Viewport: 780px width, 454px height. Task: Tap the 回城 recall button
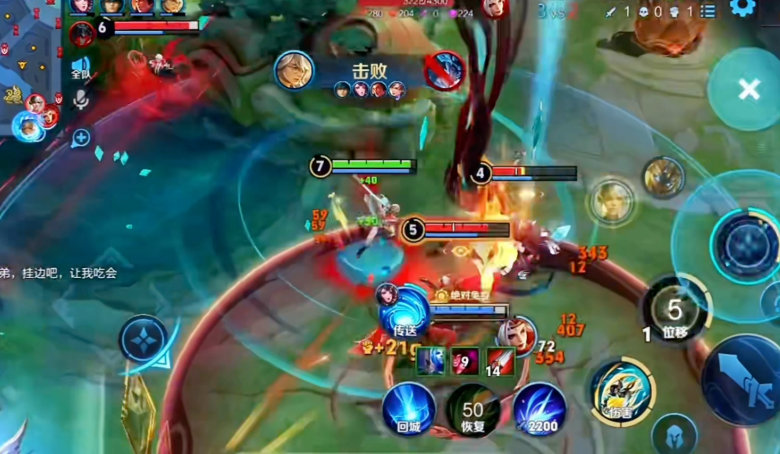[408, 410]
